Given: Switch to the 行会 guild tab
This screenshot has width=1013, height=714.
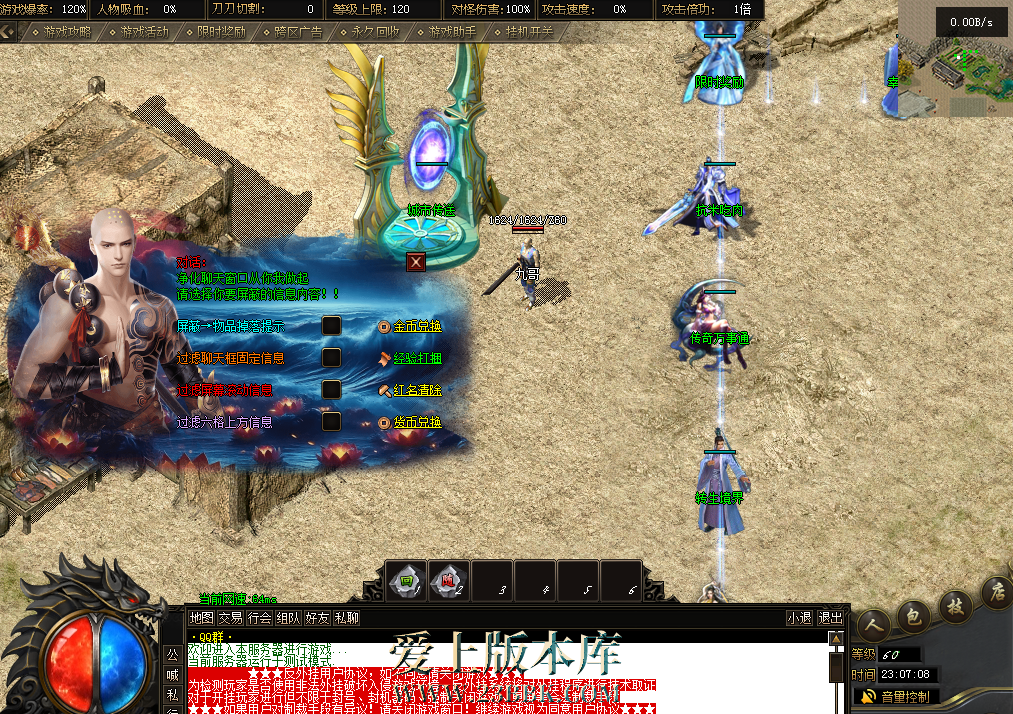Looking at the screenshot, I should click(259, 618).
